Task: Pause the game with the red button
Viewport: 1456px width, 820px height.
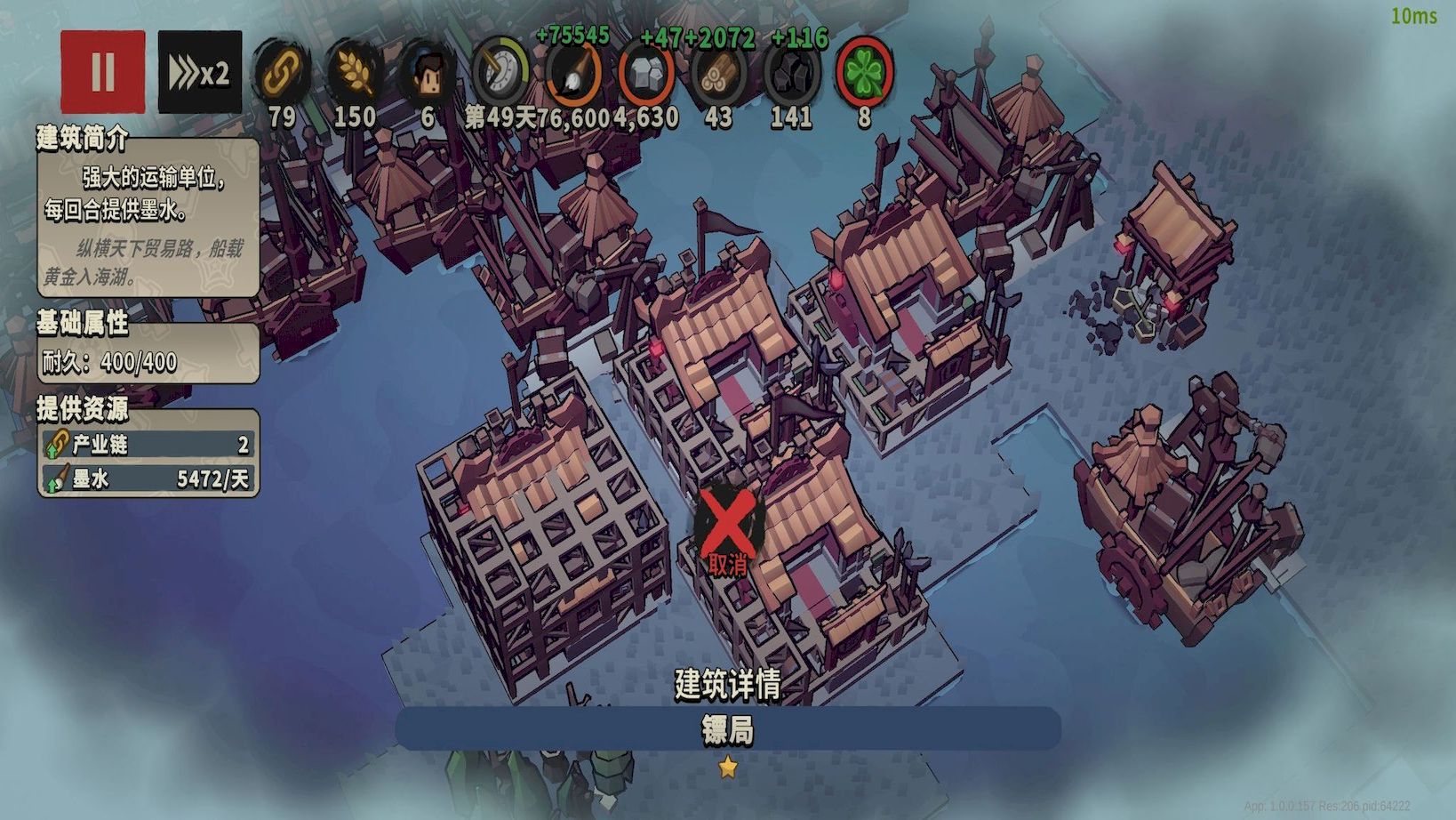Action: coord(102,72)
